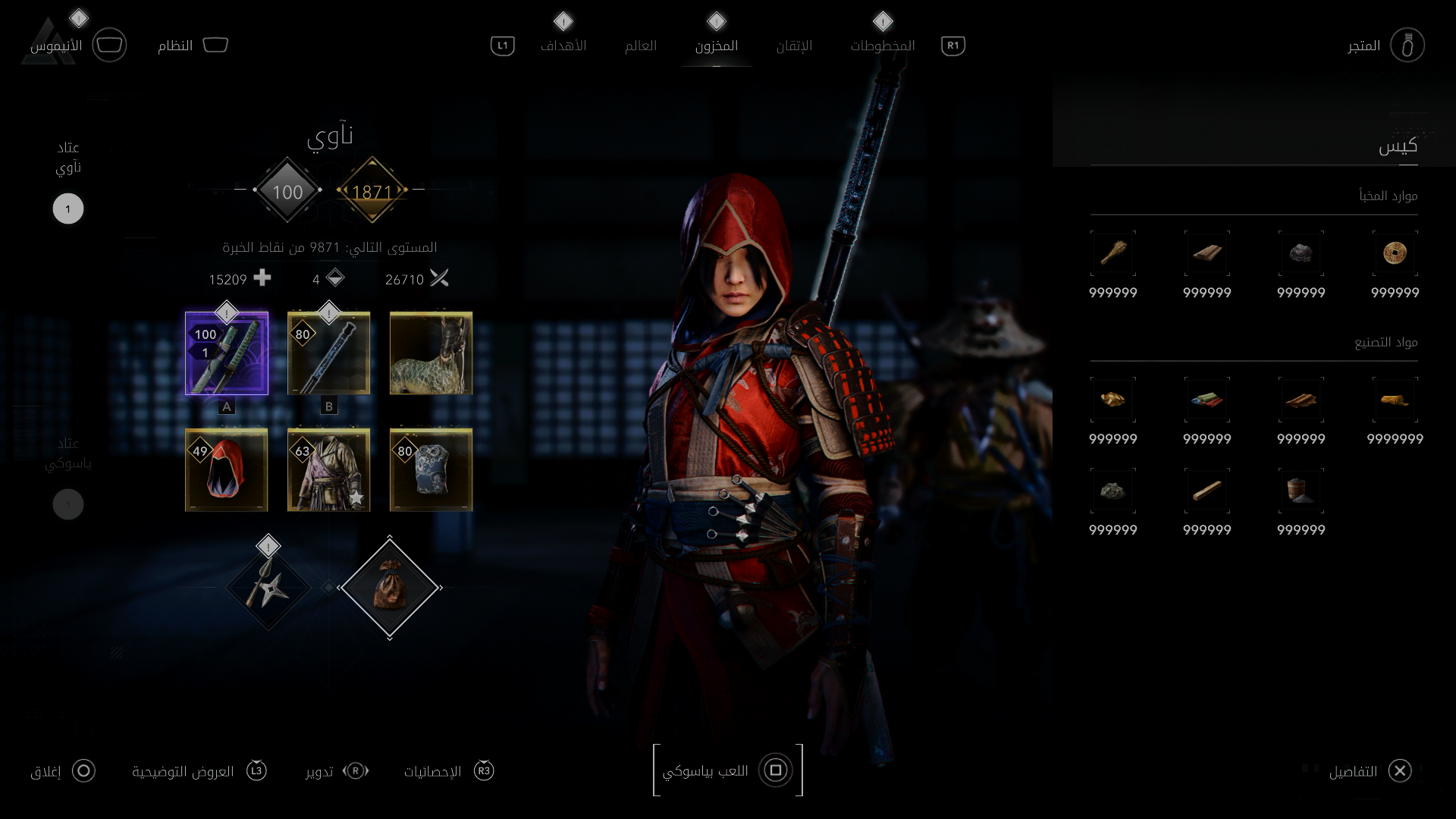The image size is (1456, 819).
Task: Select the pouch bag slot
Action: (x=390, y=588)
